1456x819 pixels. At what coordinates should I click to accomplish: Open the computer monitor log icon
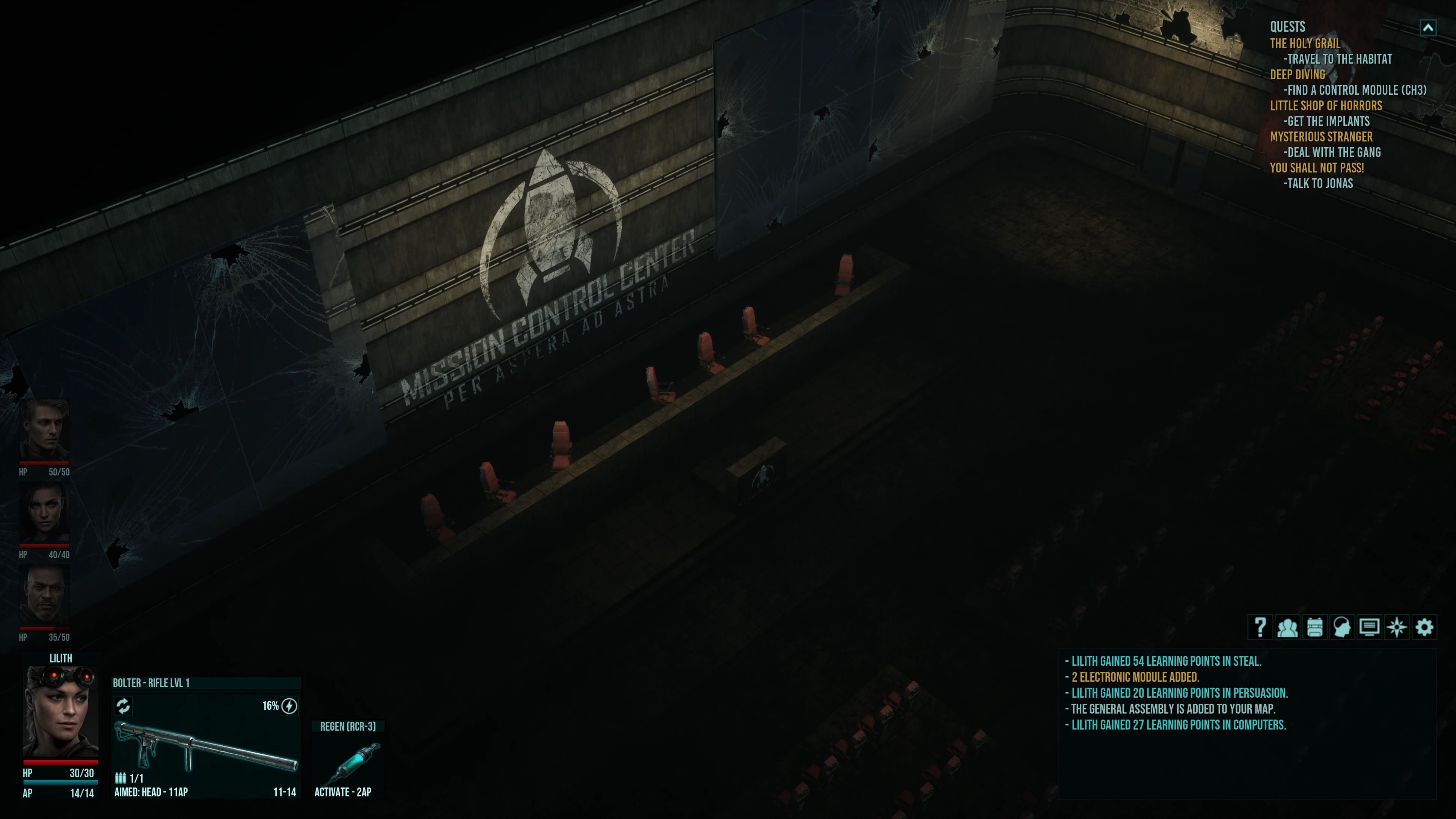pyautogui.click(x=1369, y=627)
